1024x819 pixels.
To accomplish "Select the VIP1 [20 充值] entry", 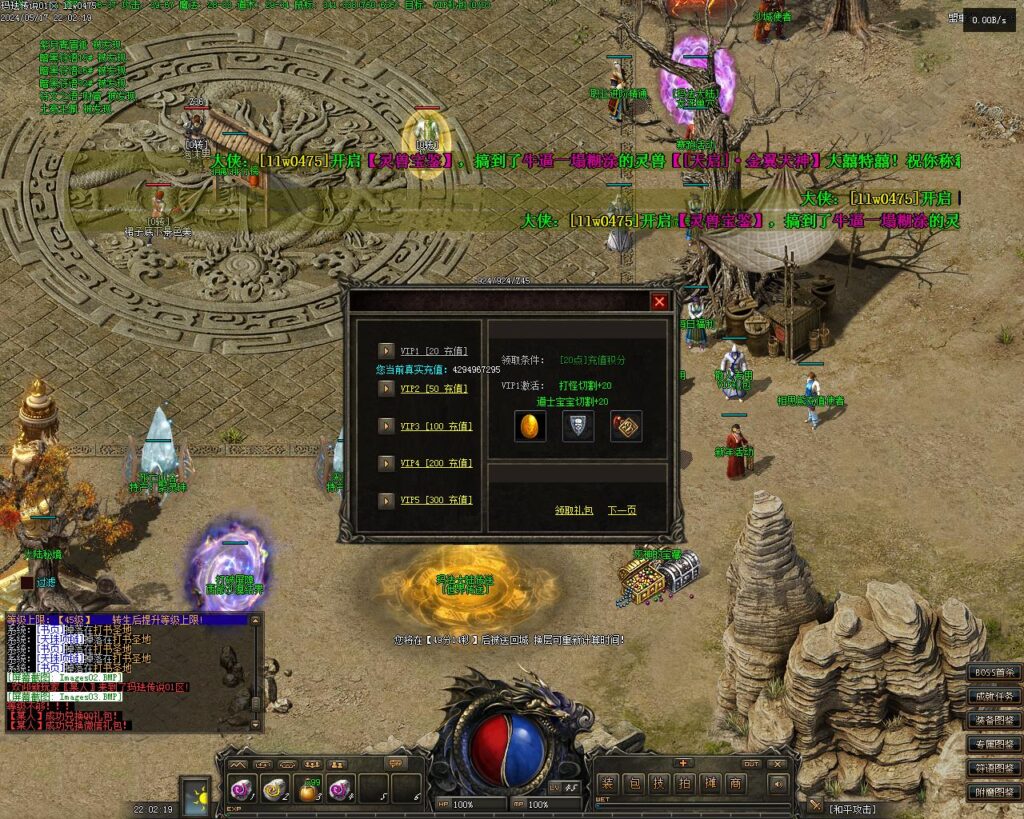I will tap(434, 351).
